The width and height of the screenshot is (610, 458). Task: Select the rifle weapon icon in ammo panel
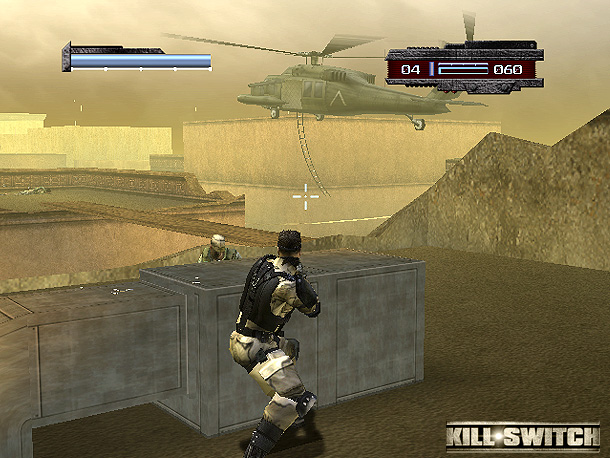tap(461, 69)
